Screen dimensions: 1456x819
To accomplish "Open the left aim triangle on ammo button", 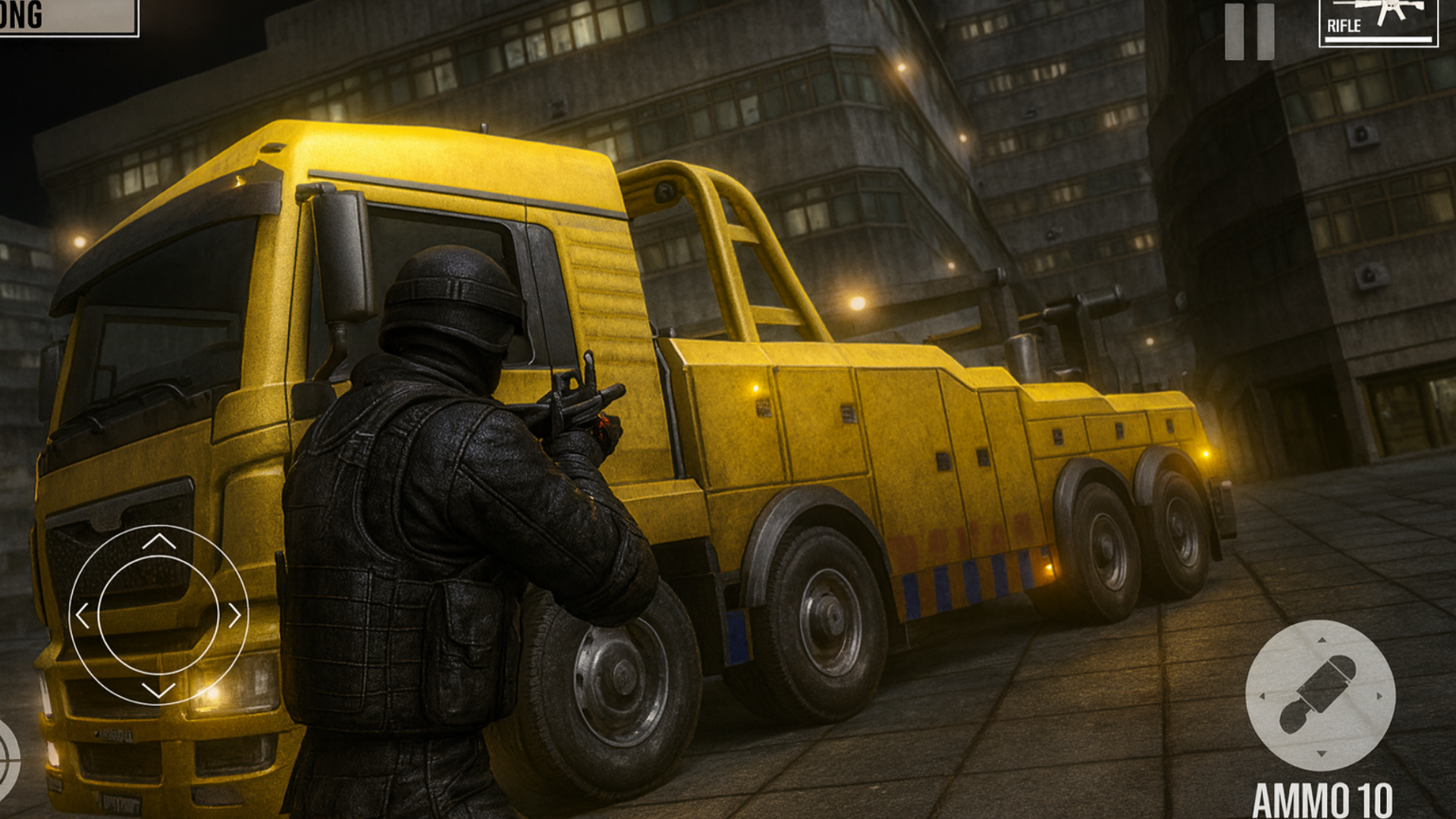I will (1262, 696).
